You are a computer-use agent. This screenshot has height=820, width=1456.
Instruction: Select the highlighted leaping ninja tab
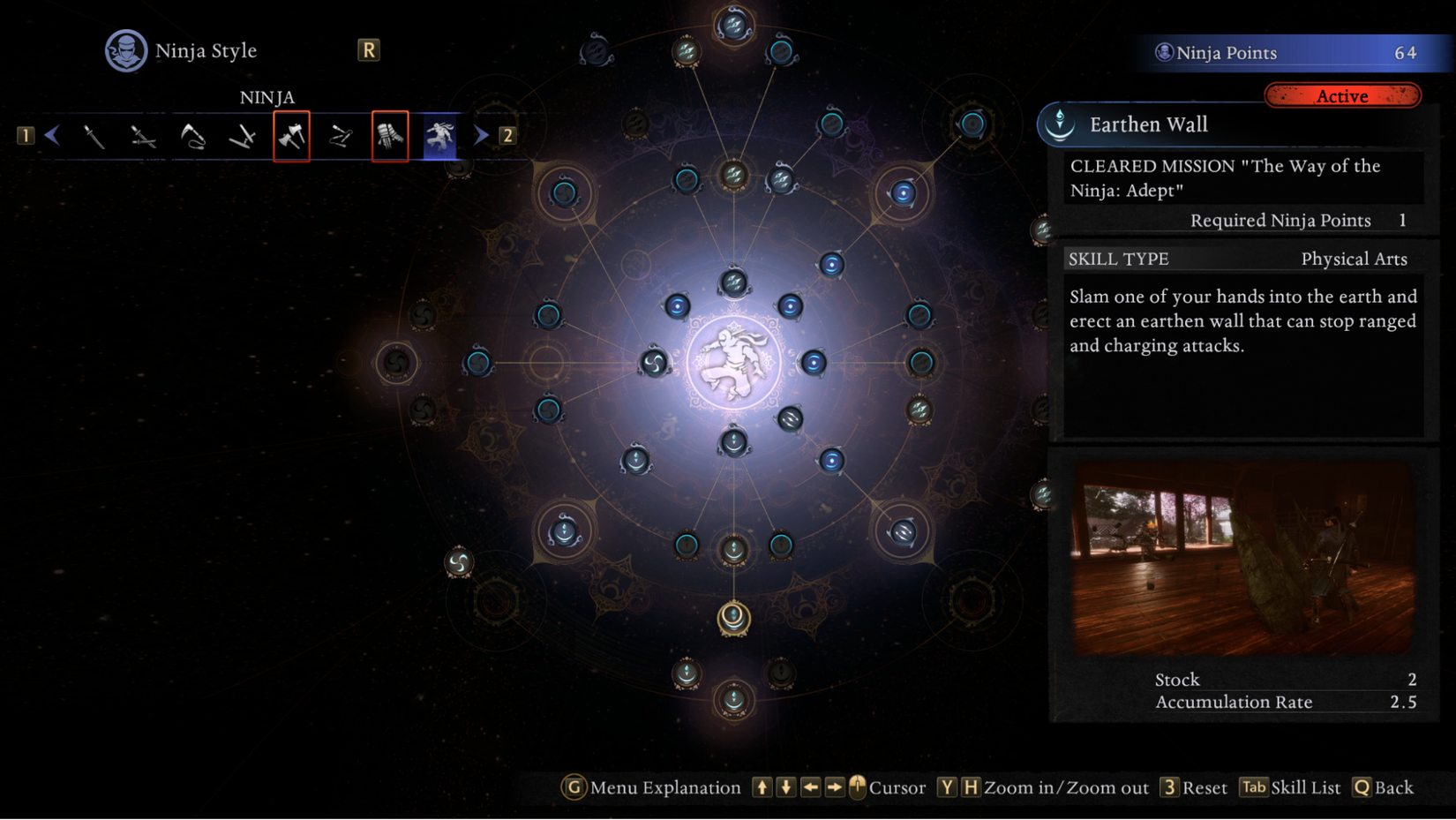[439, 136]
